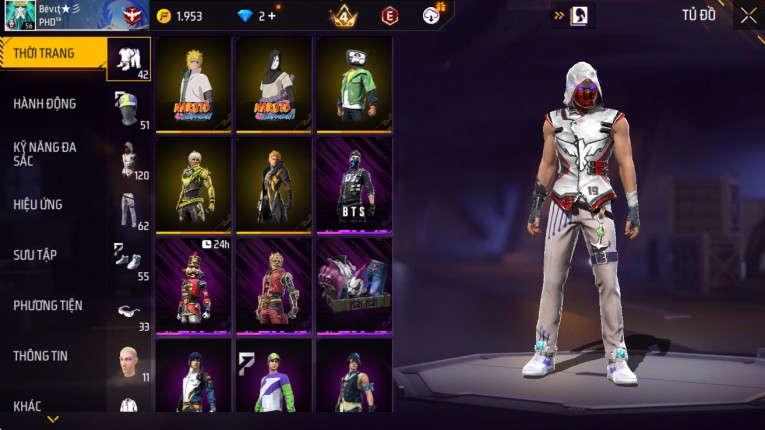The width and height of the screenshot is (765, 430).
Task: Switch to the Phương Tiện tab
Action: [48, 305]
